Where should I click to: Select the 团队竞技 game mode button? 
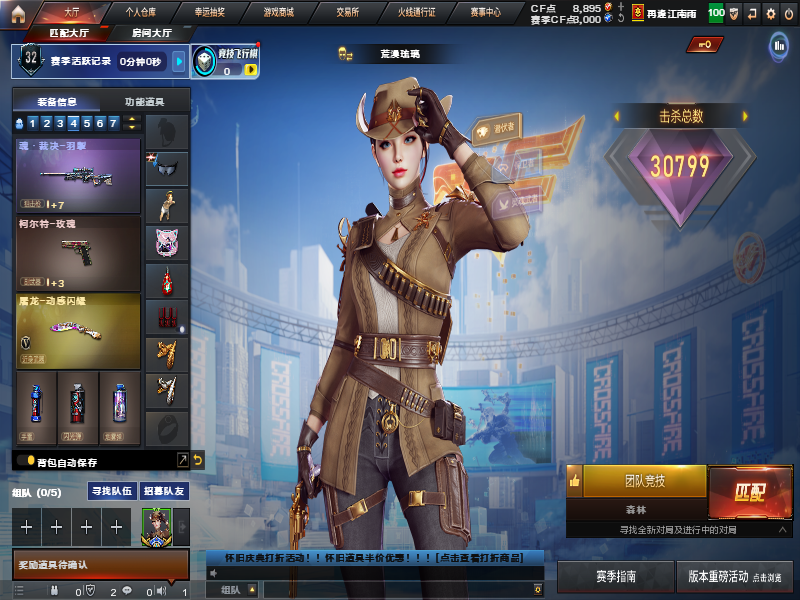644,481
